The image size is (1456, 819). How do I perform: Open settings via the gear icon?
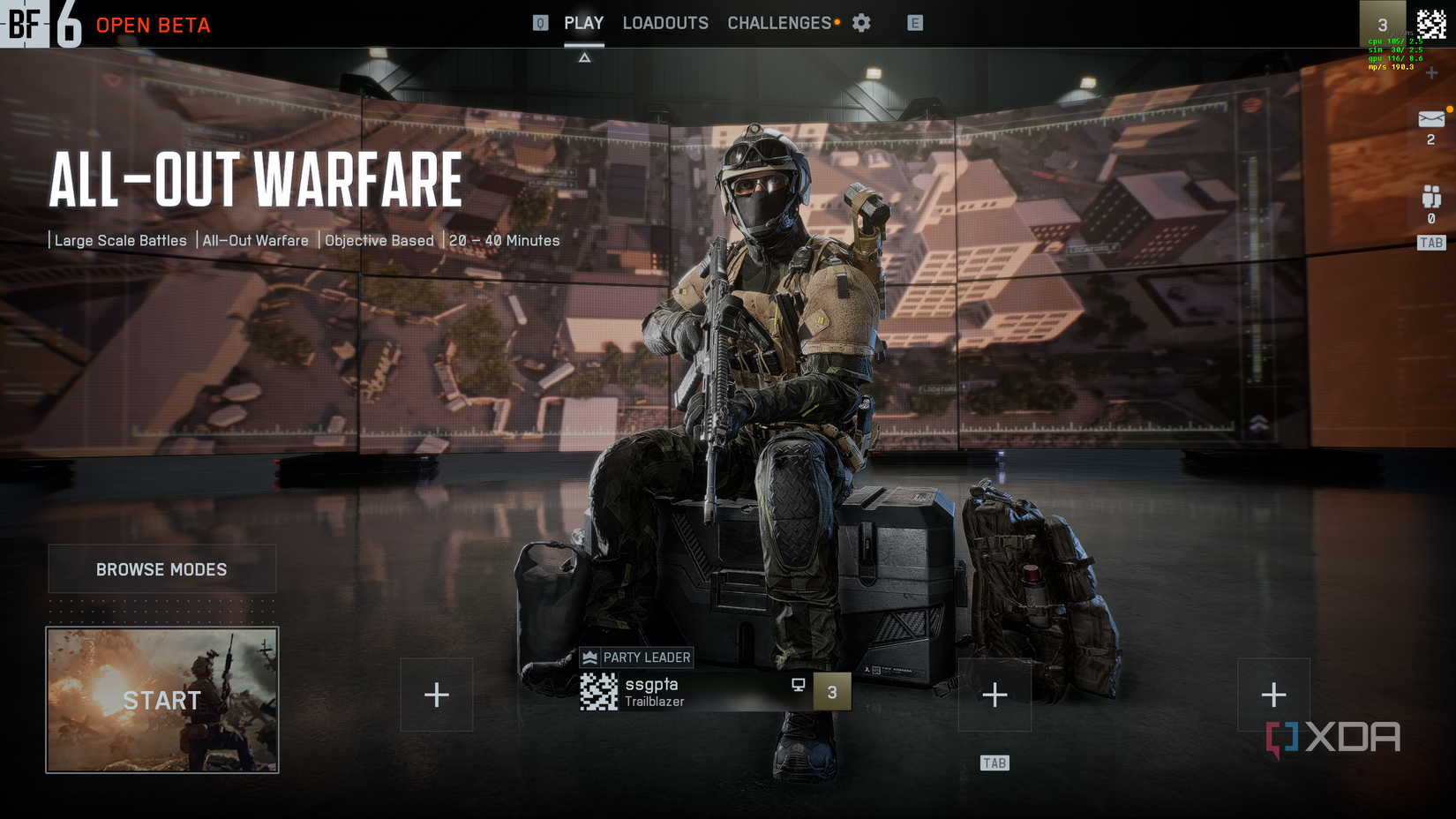coord(860,23)
